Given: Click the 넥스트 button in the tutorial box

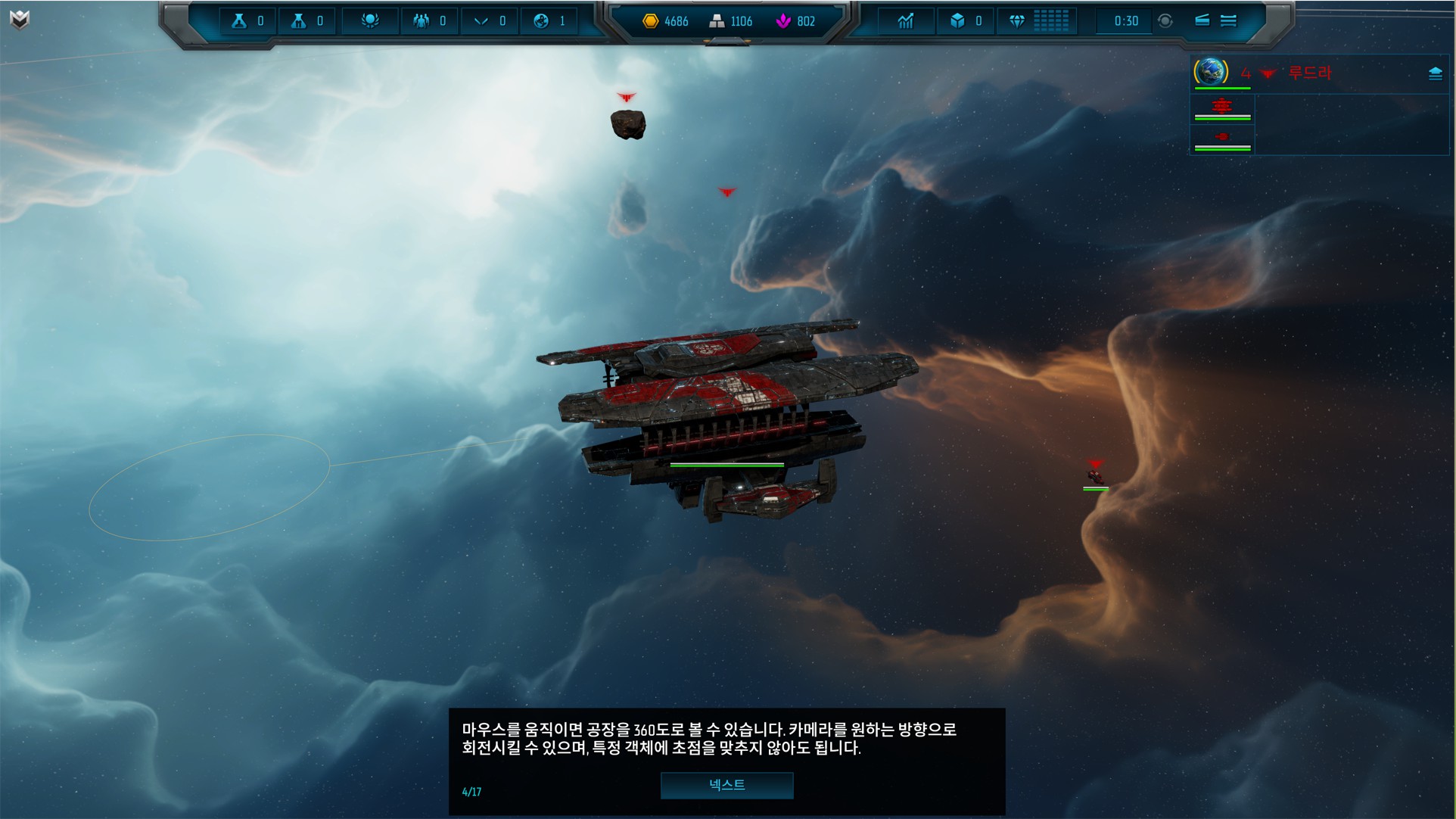Looking at the screenshot, I should (x=726, y=785).
